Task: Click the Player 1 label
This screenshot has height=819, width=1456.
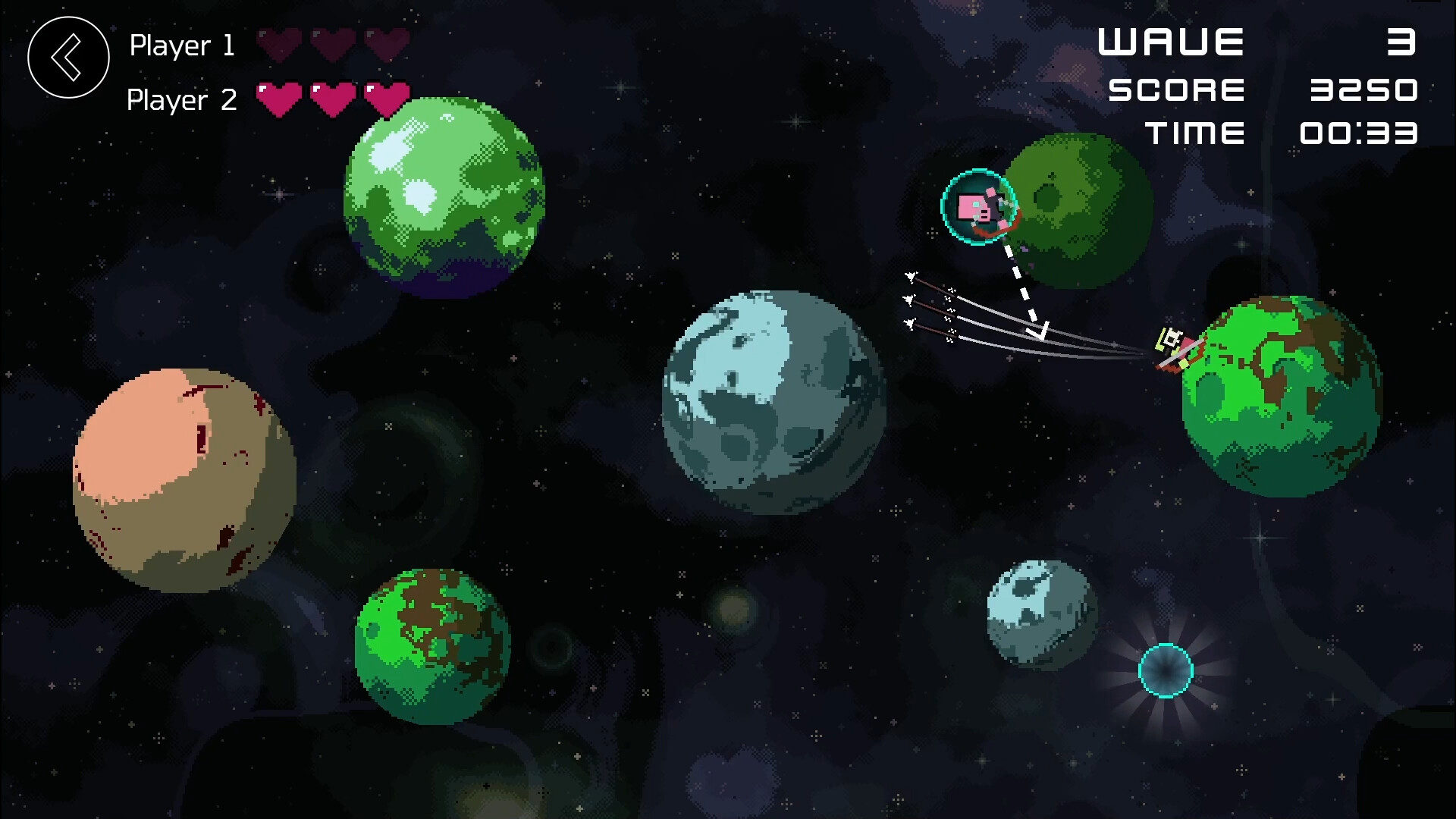Action: click(x=182, y=45)
